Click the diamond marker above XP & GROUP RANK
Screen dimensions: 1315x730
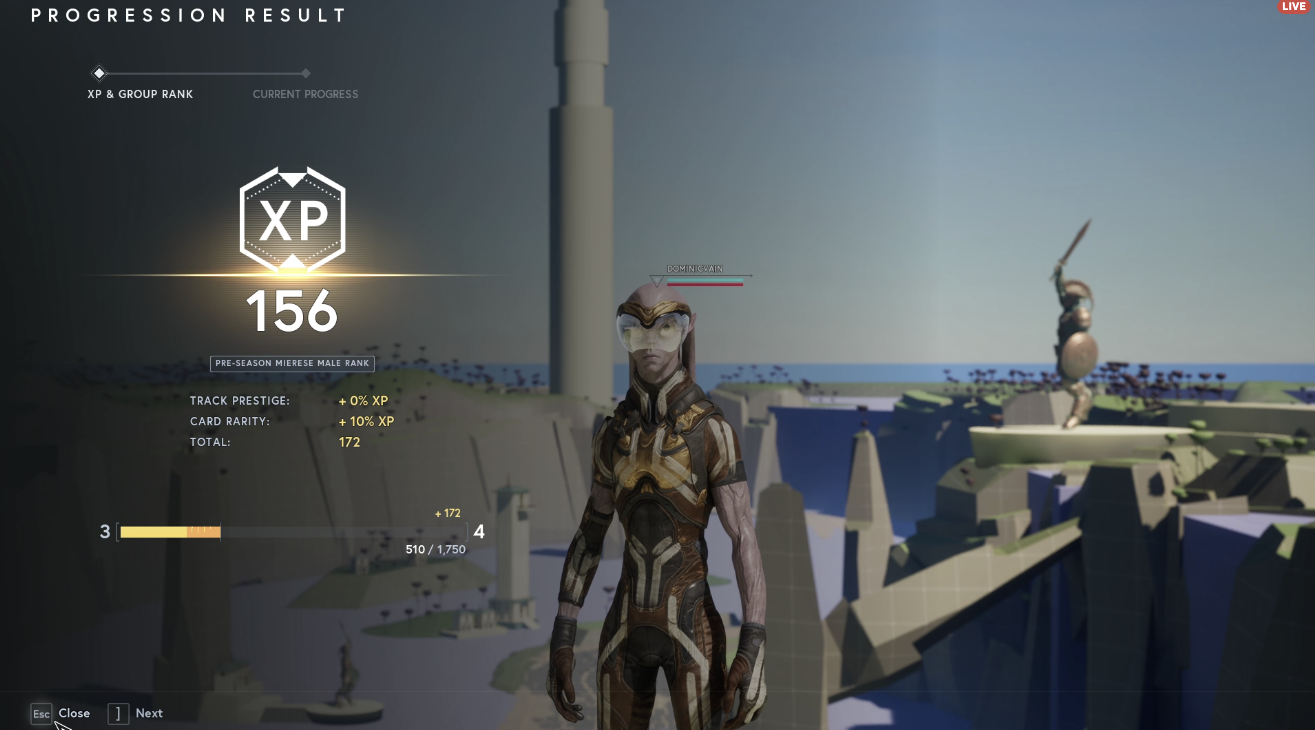99,73
